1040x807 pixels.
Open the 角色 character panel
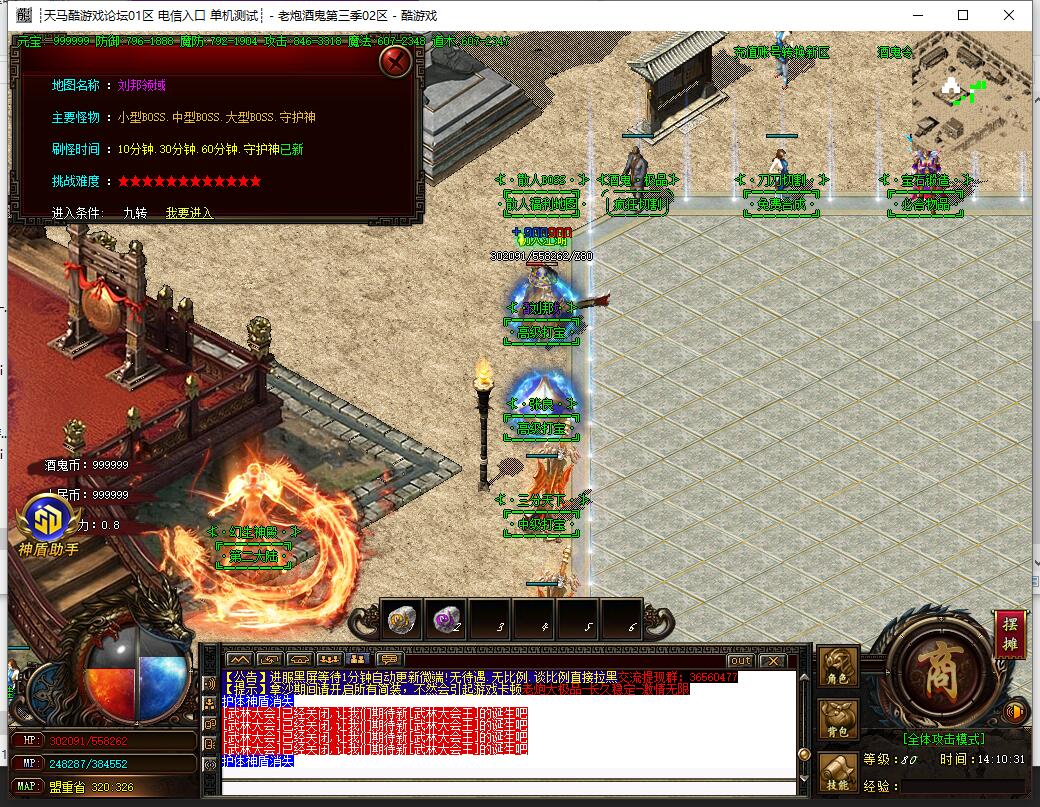[838, 668]
